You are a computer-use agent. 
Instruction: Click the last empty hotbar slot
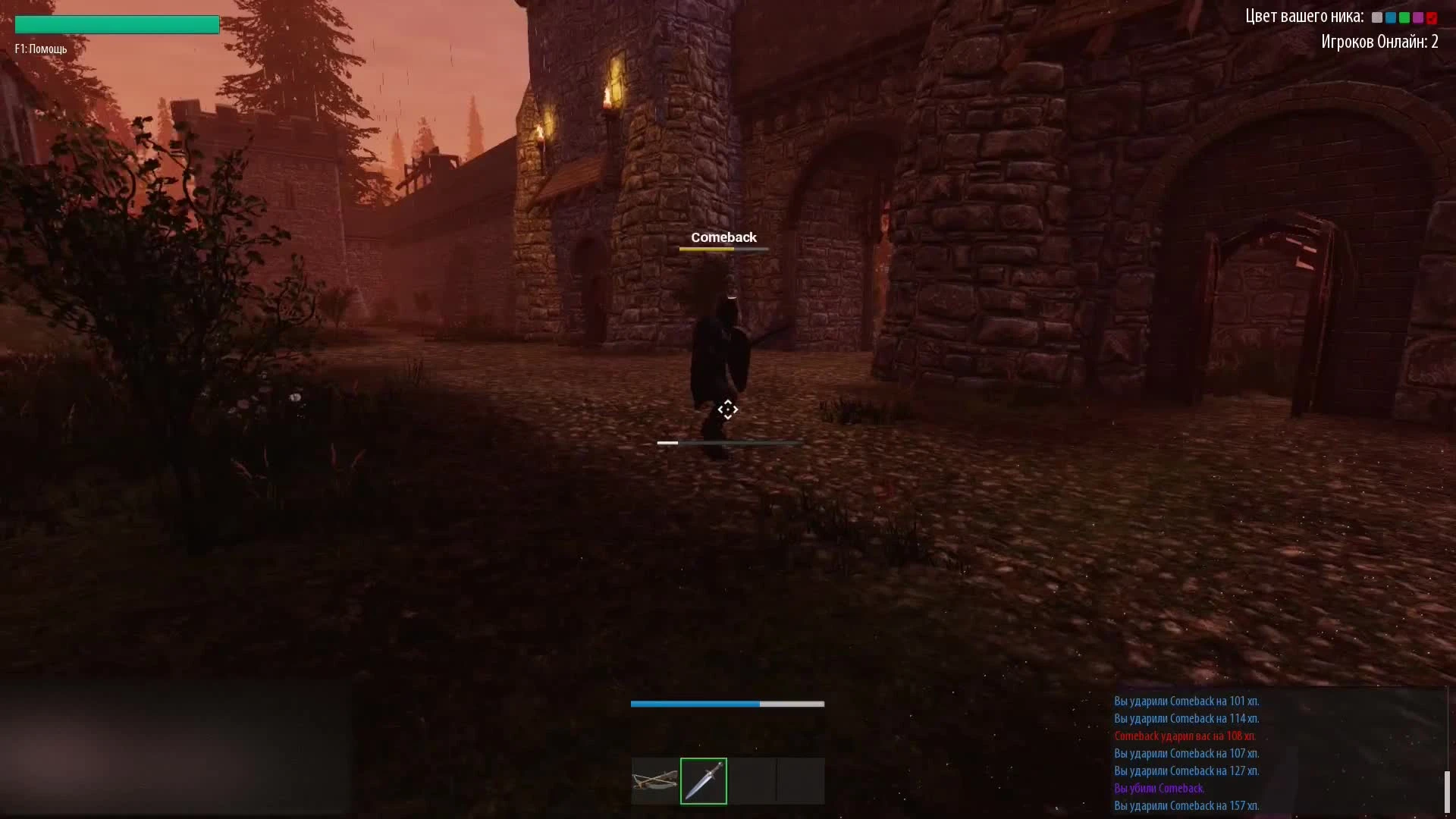(x=800, y=781)
